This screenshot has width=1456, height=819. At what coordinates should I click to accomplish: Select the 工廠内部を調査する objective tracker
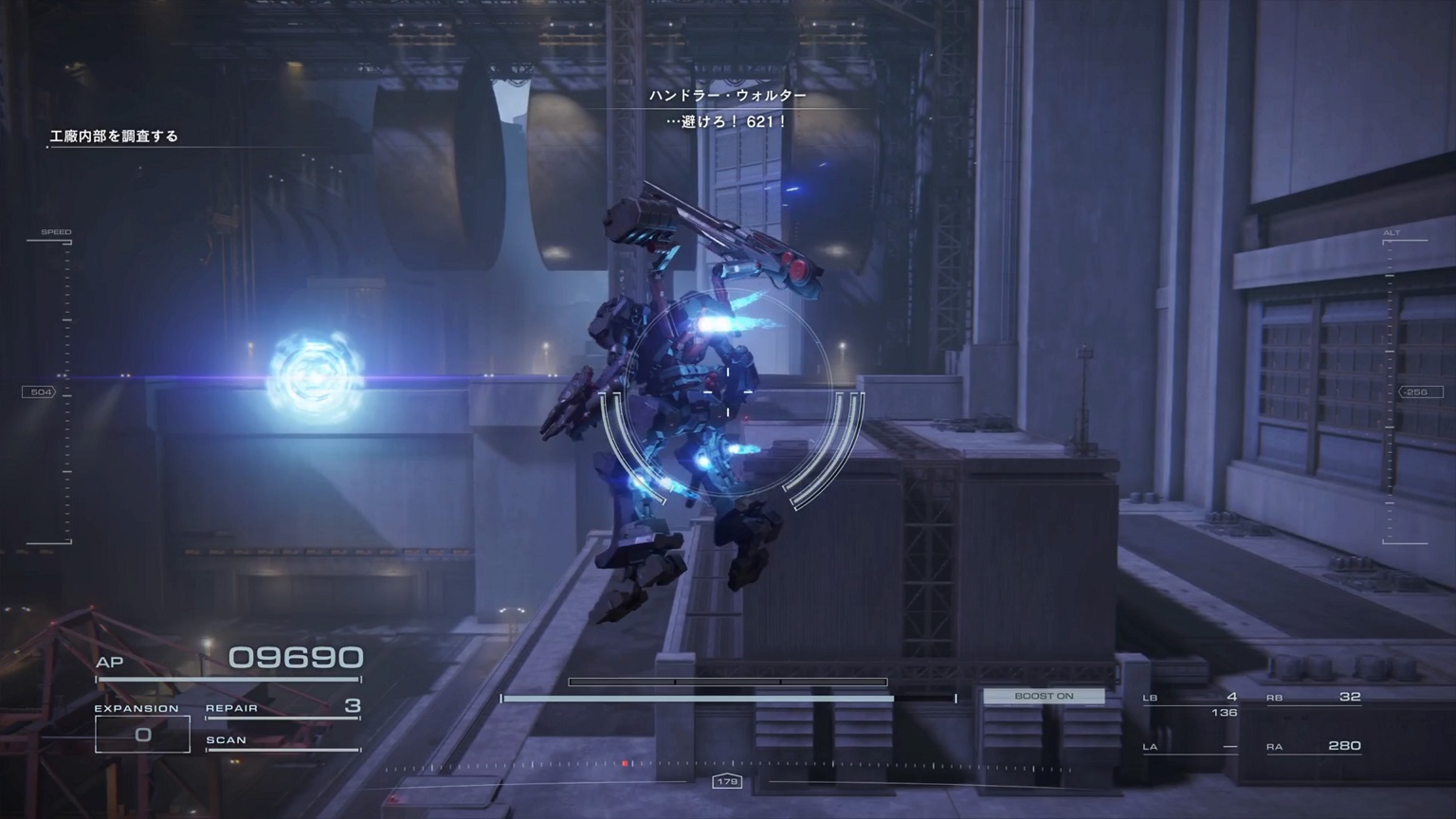(x=114, y=136)
